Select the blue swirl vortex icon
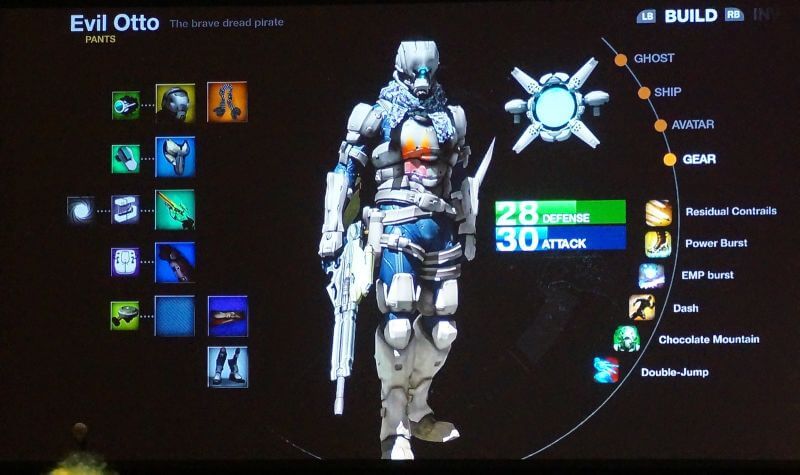The height and width of the screenshot is (475, 800). click(x=80, y=209)
